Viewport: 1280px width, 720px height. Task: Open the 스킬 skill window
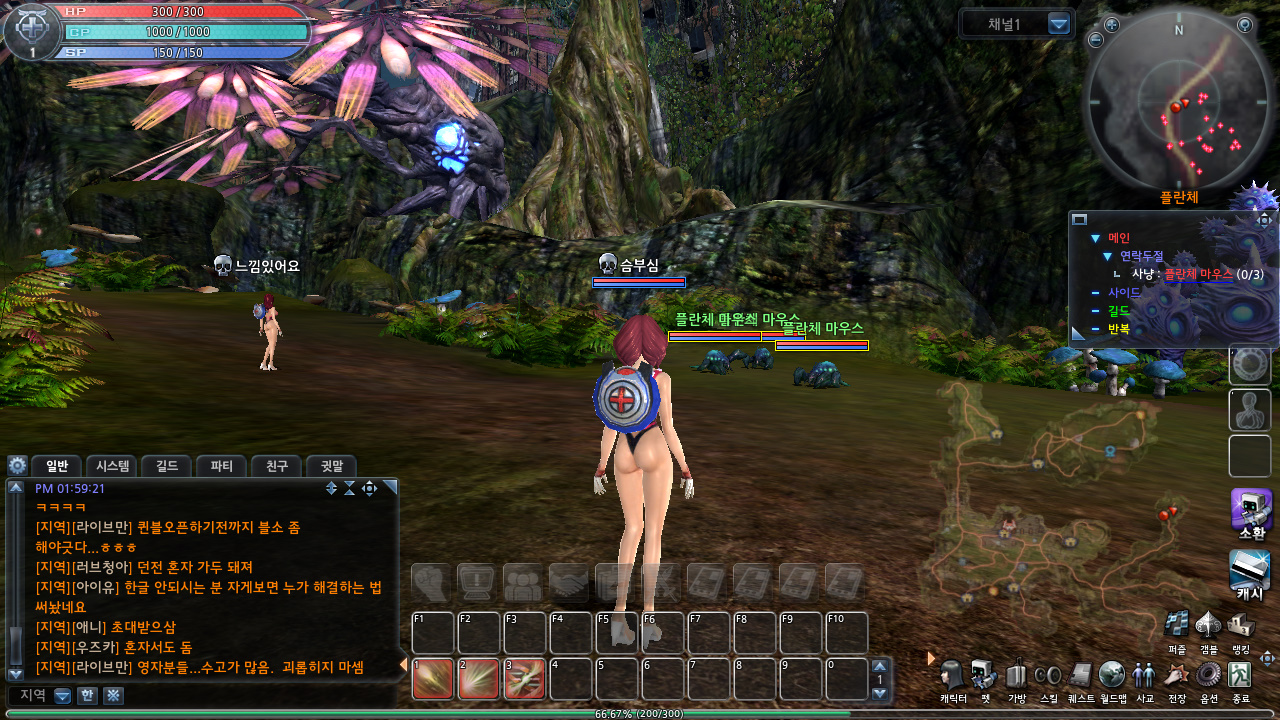1049,676
